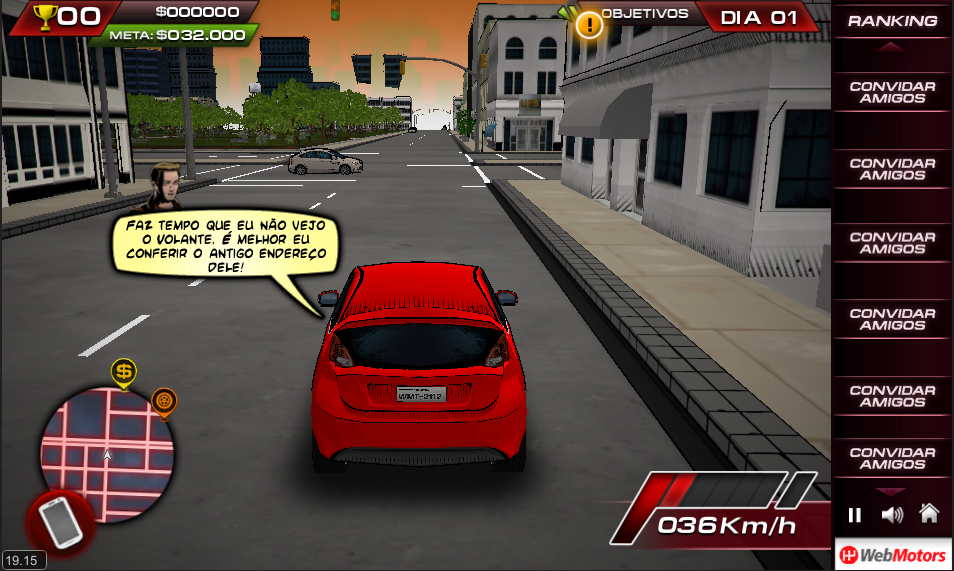Open the Ranking header
The width and height of the screenshot is (954, 571).
click(x=892, y=20)
